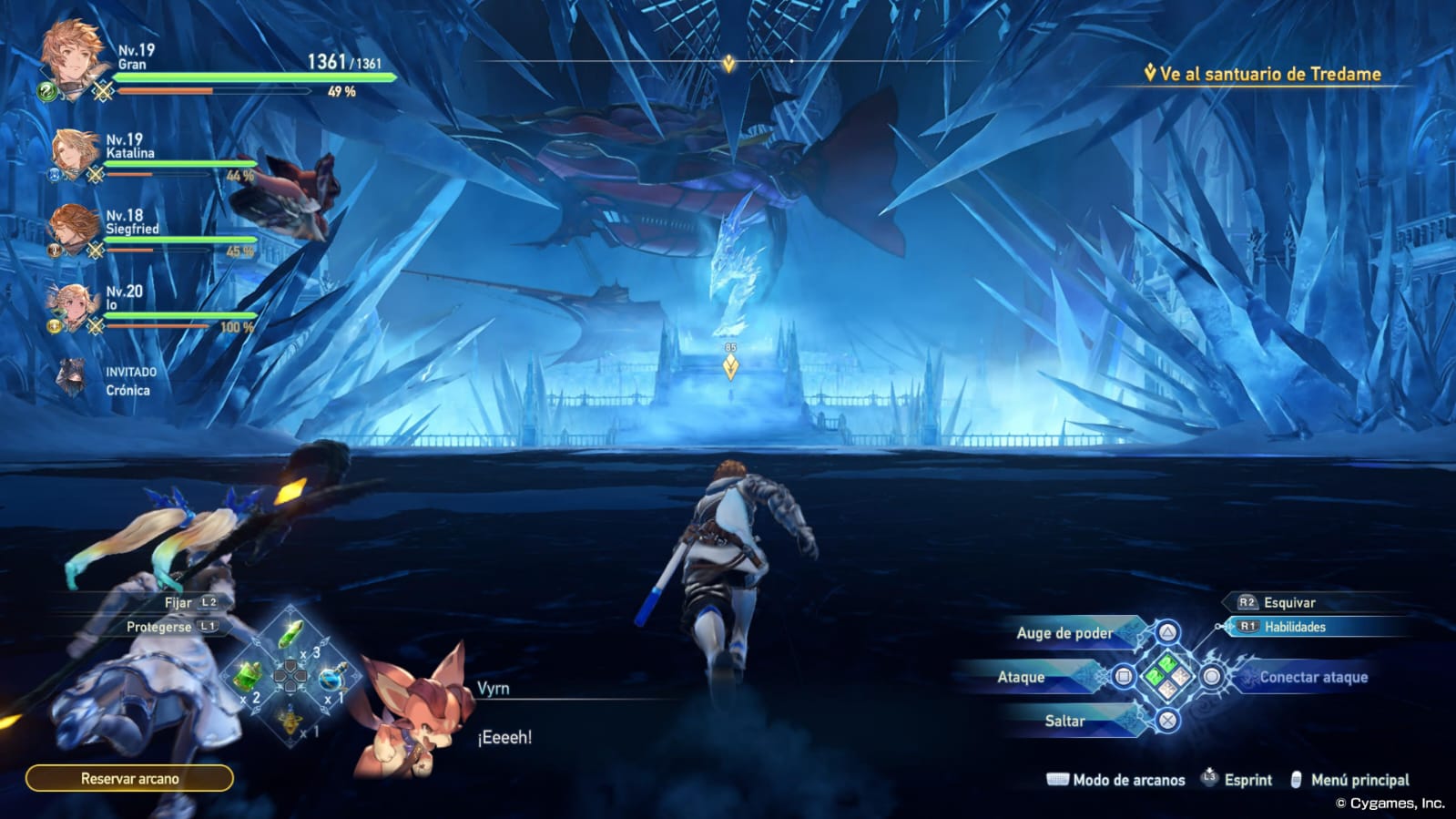Viewport: 1456px width, 819px height.
Task: Open the objective Ve al santuario de Tredame
Action: pyautogui.click(x=1269, y=75)
